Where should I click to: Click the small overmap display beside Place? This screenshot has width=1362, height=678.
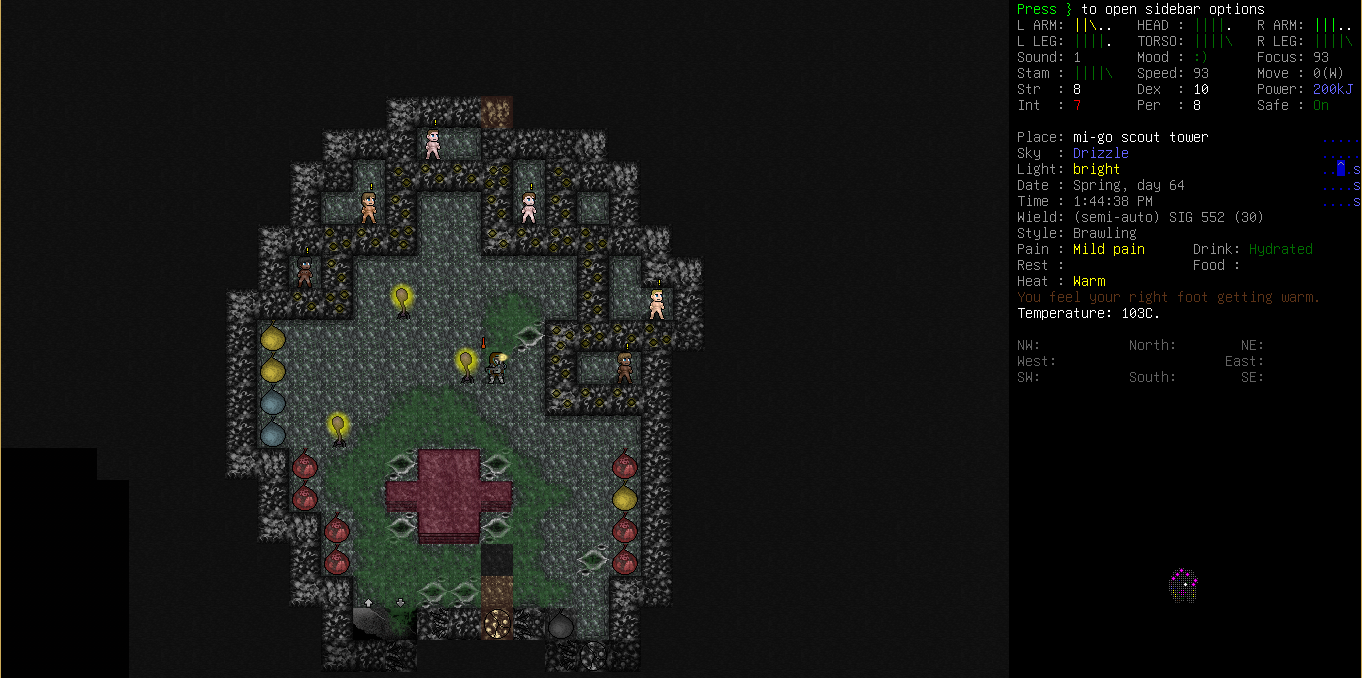click(x=1341, y=170)
